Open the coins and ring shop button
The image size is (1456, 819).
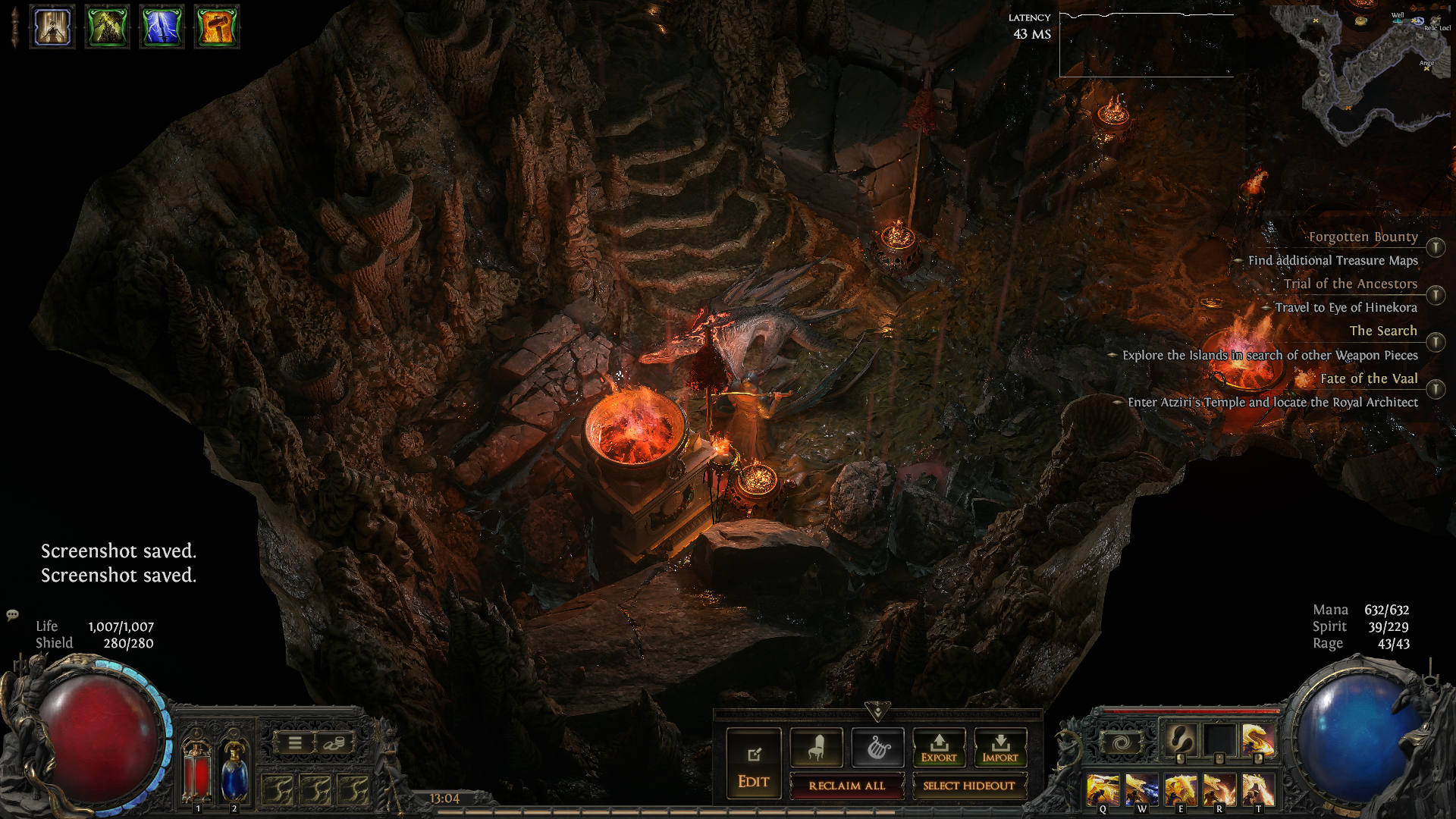pos(333,743)
